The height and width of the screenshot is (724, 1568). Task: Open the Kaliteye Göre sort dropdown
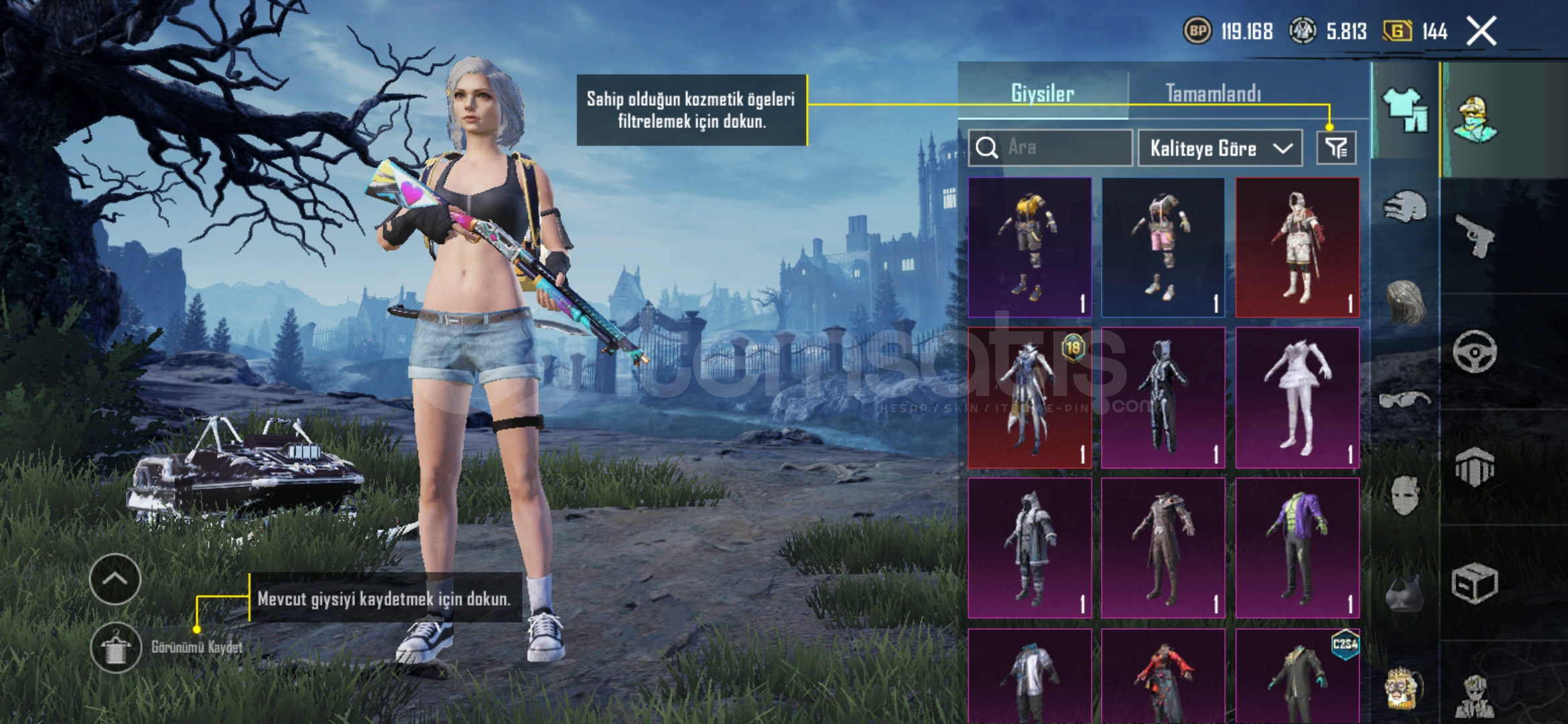point(1220,148)
